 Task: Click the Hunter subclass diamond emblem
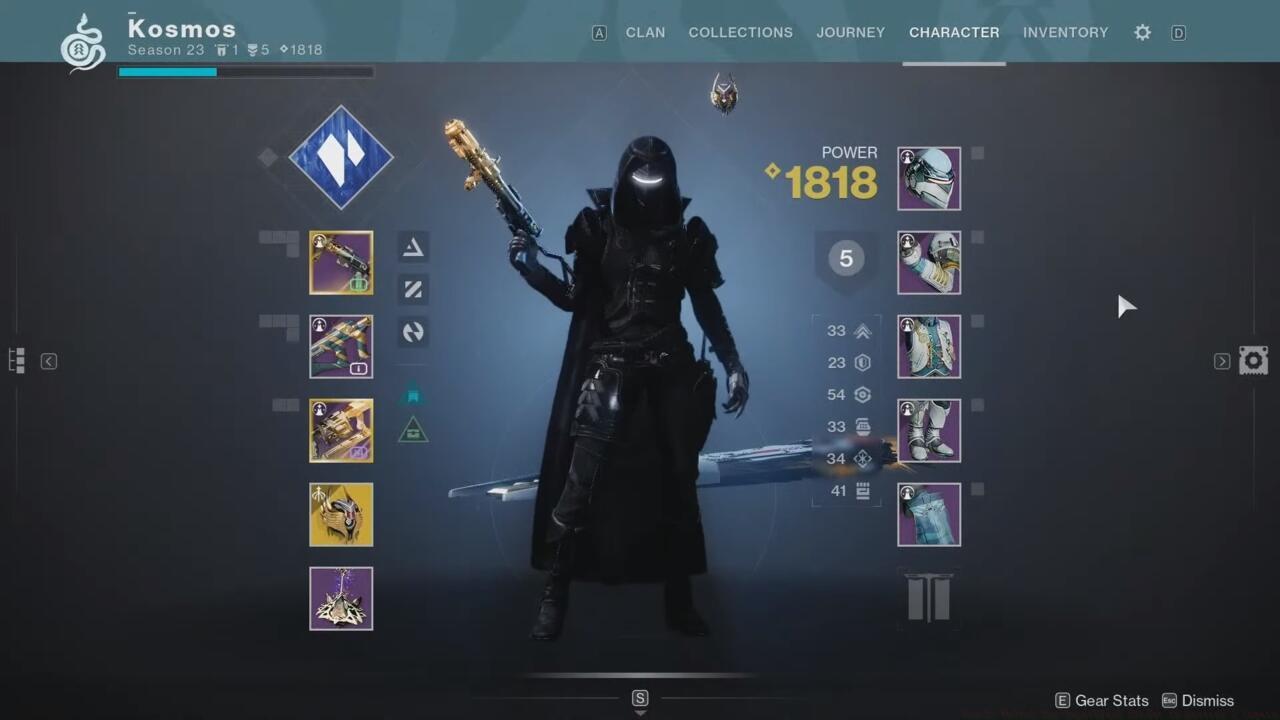pos(341,158)
